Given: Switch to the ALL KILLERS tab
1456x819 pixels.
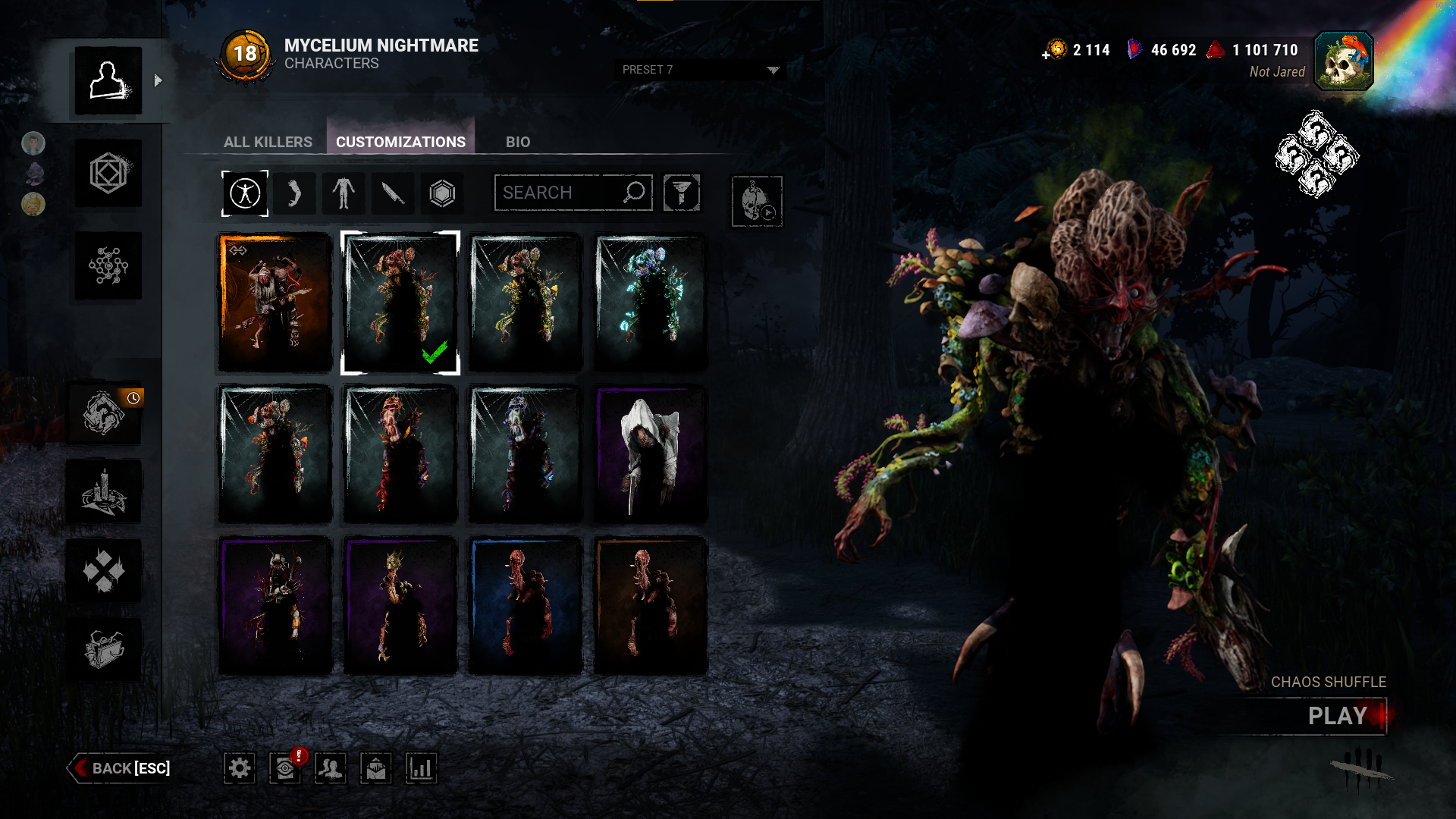Looking at the screenshot, I should [x=268, y=142].
